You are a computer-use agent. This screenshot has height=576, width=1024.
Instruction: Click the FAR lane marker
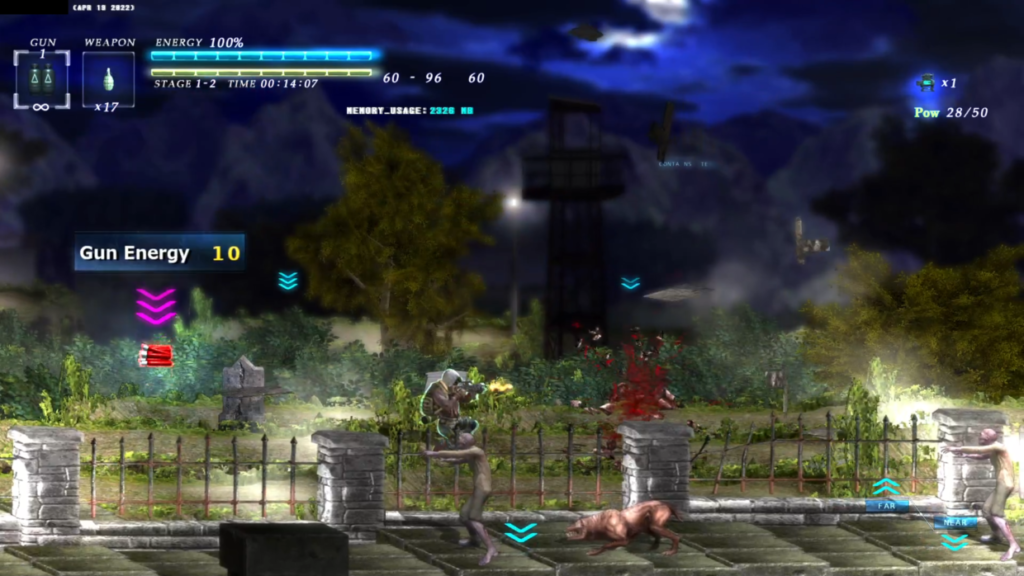click(887, 506)
